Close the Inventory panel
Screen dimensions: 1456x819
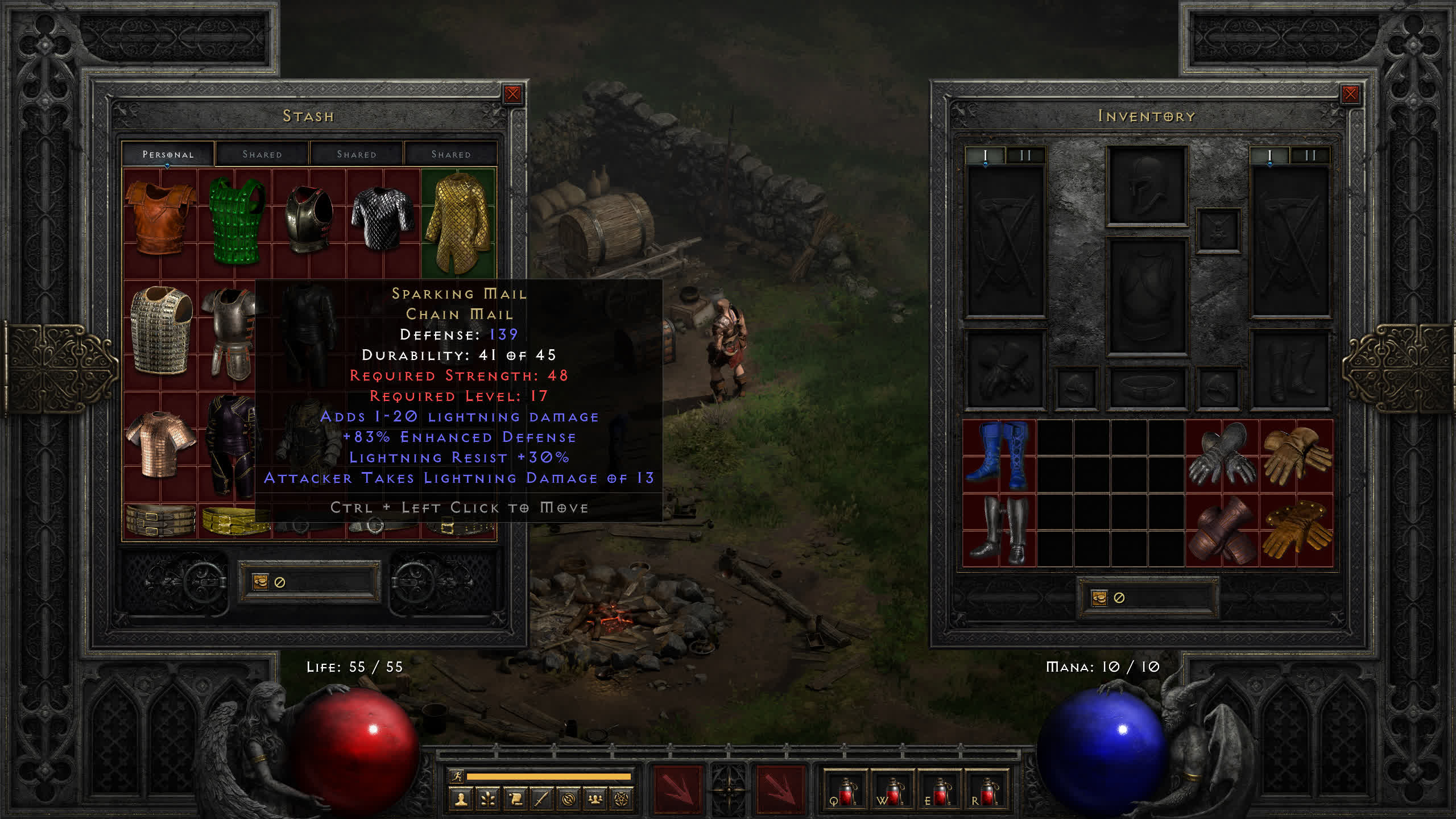[x=1350, y=94]
